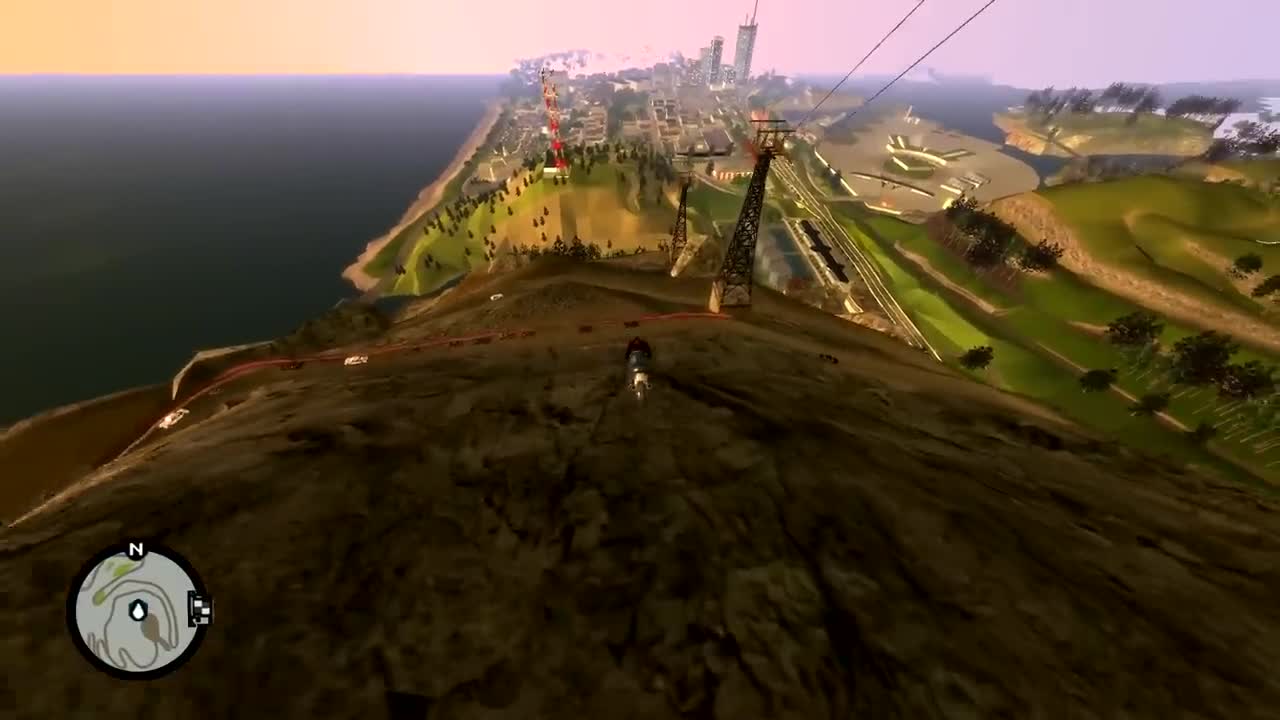Click the player arrow marker on the minimap
This screenshot has height=720, width=1280.
click(138, 608)
